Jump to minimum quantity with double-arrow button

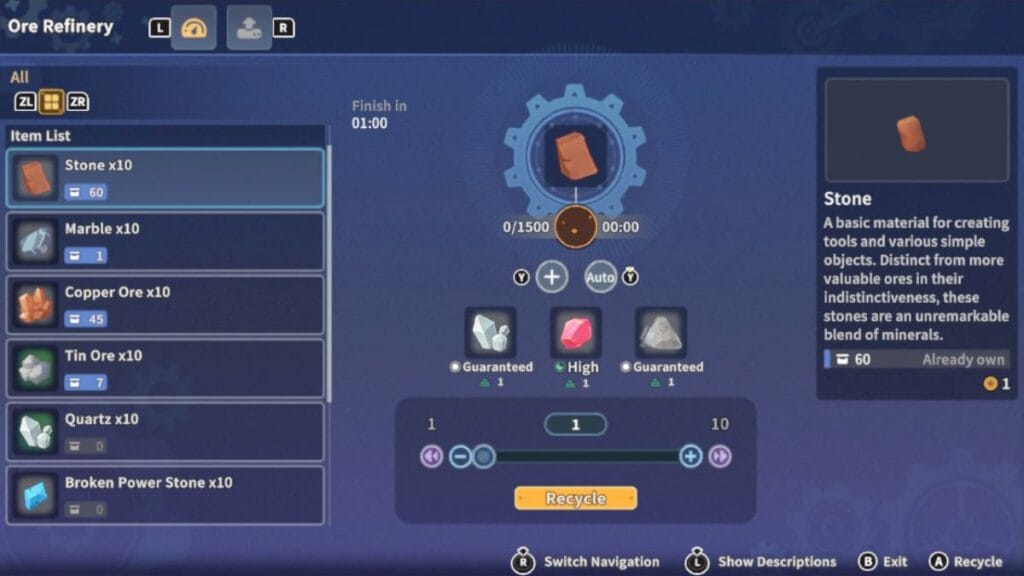pos(431,457)
